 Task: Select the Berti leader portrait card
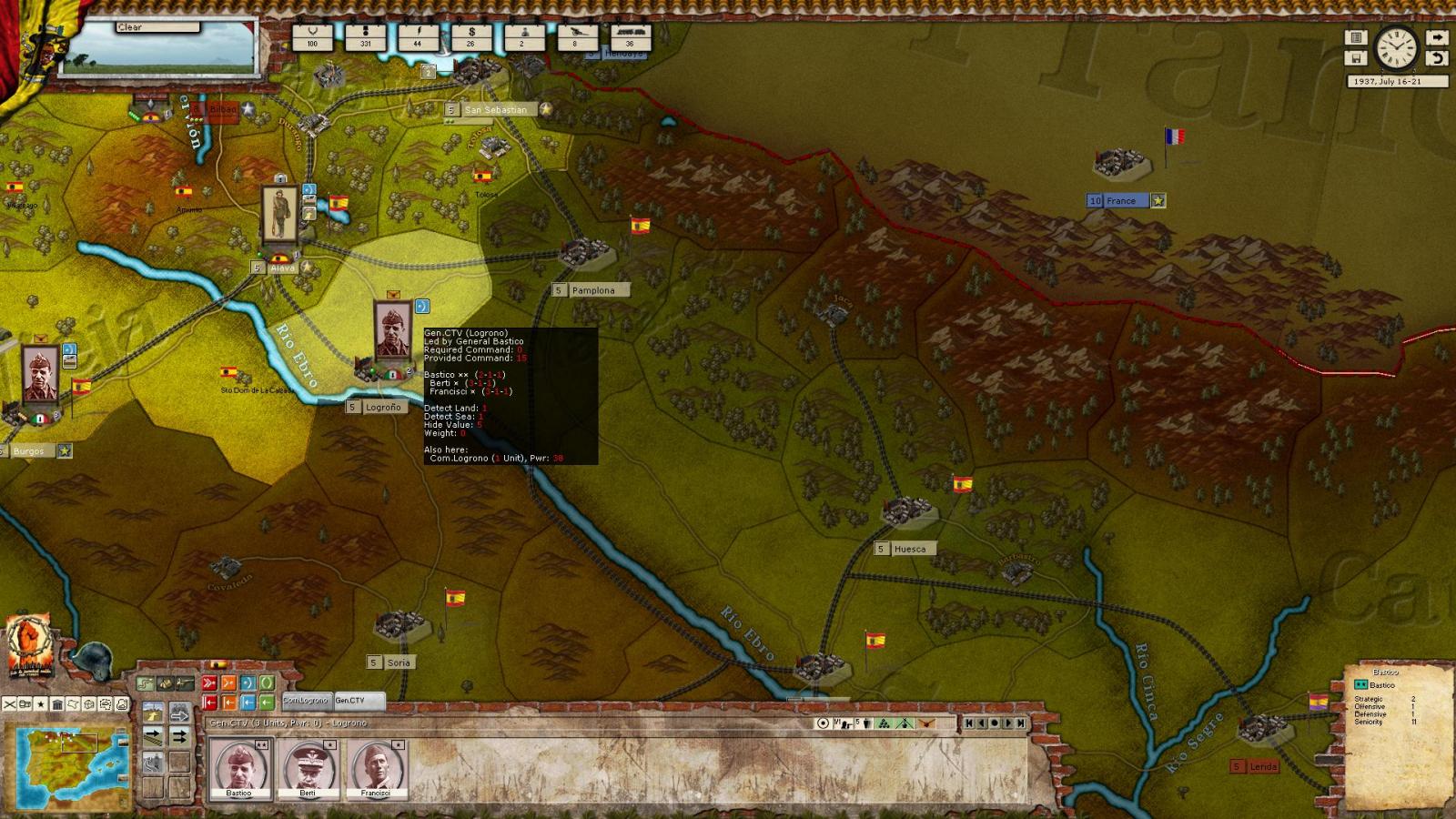pyautogui.click(x=308, y=766)
